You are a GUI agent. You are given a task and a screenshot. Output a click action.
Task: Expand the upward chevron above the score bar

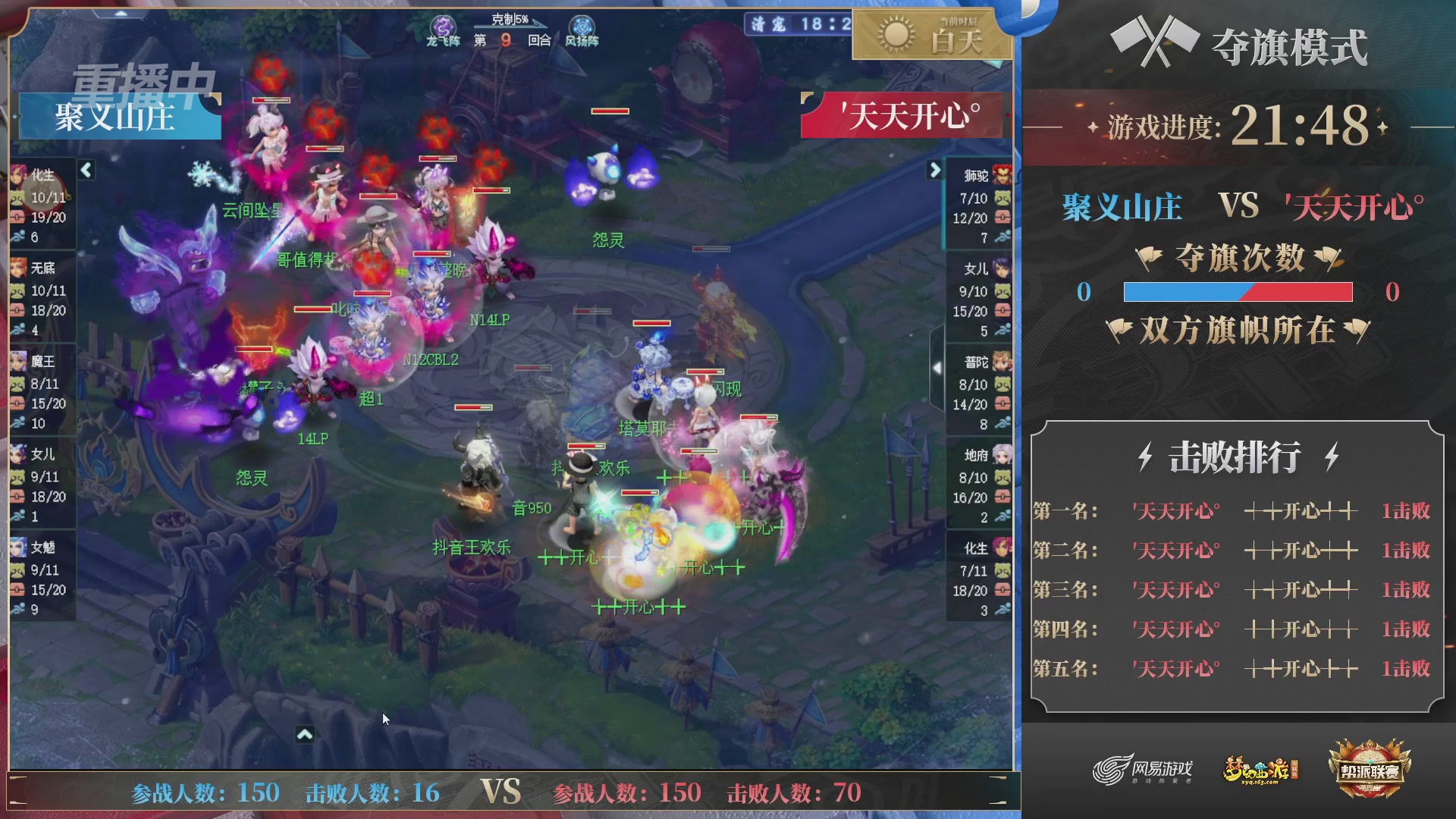pos(306,735)
